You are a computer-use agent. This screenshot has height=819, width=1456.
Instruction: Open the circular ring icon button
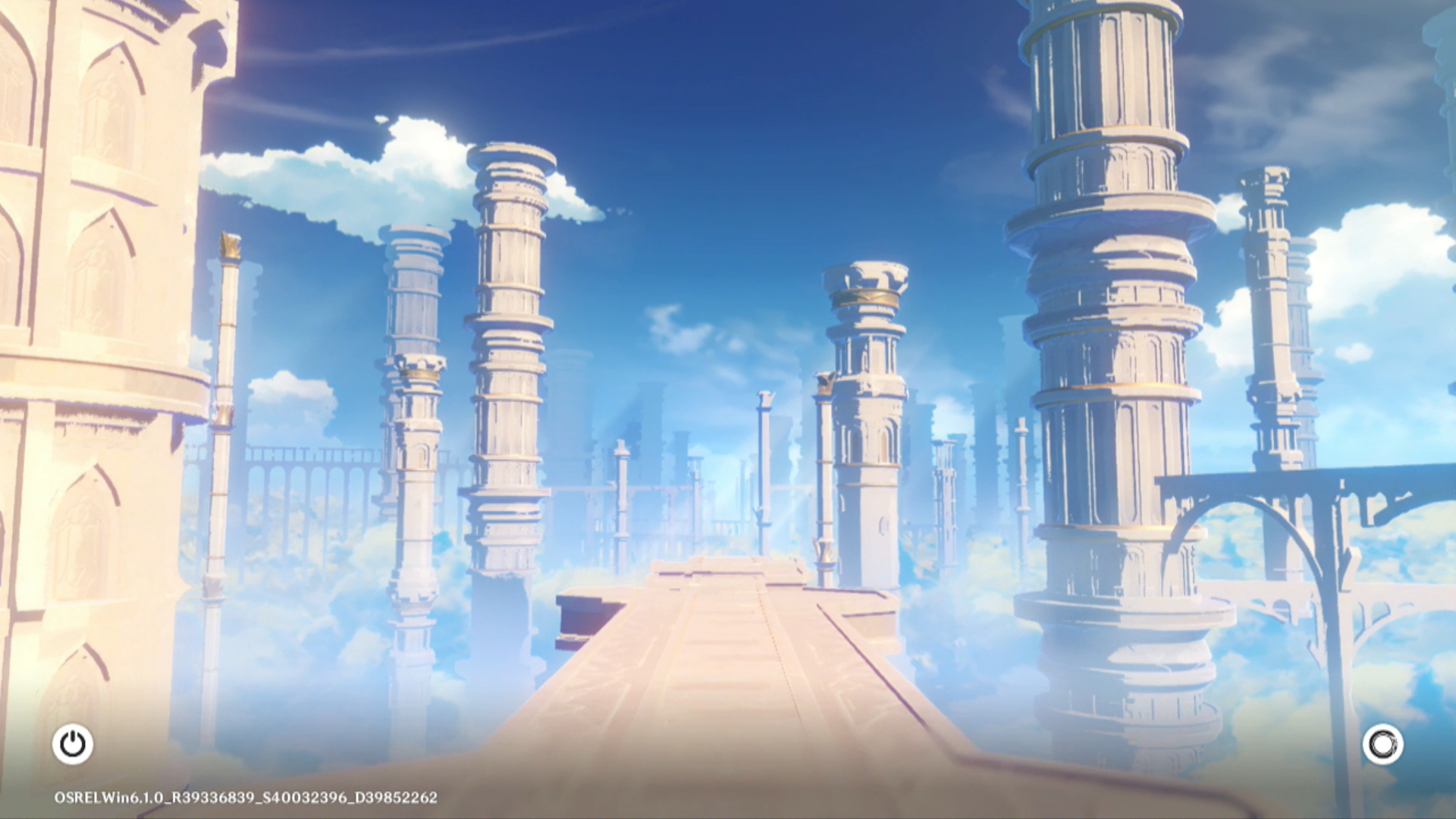coord(1382,744)
